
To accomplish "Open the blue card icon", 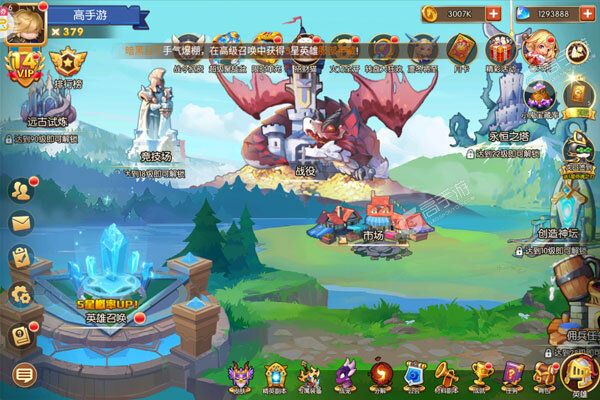I will (414, 375).
